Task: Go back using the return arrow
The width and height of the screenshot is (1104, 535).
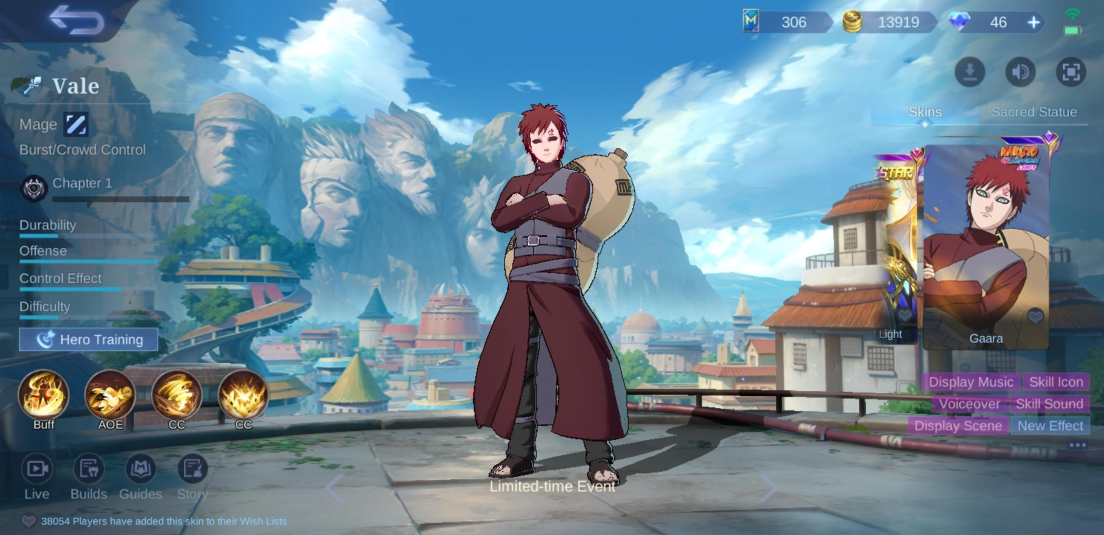Action: click(76, 20)
